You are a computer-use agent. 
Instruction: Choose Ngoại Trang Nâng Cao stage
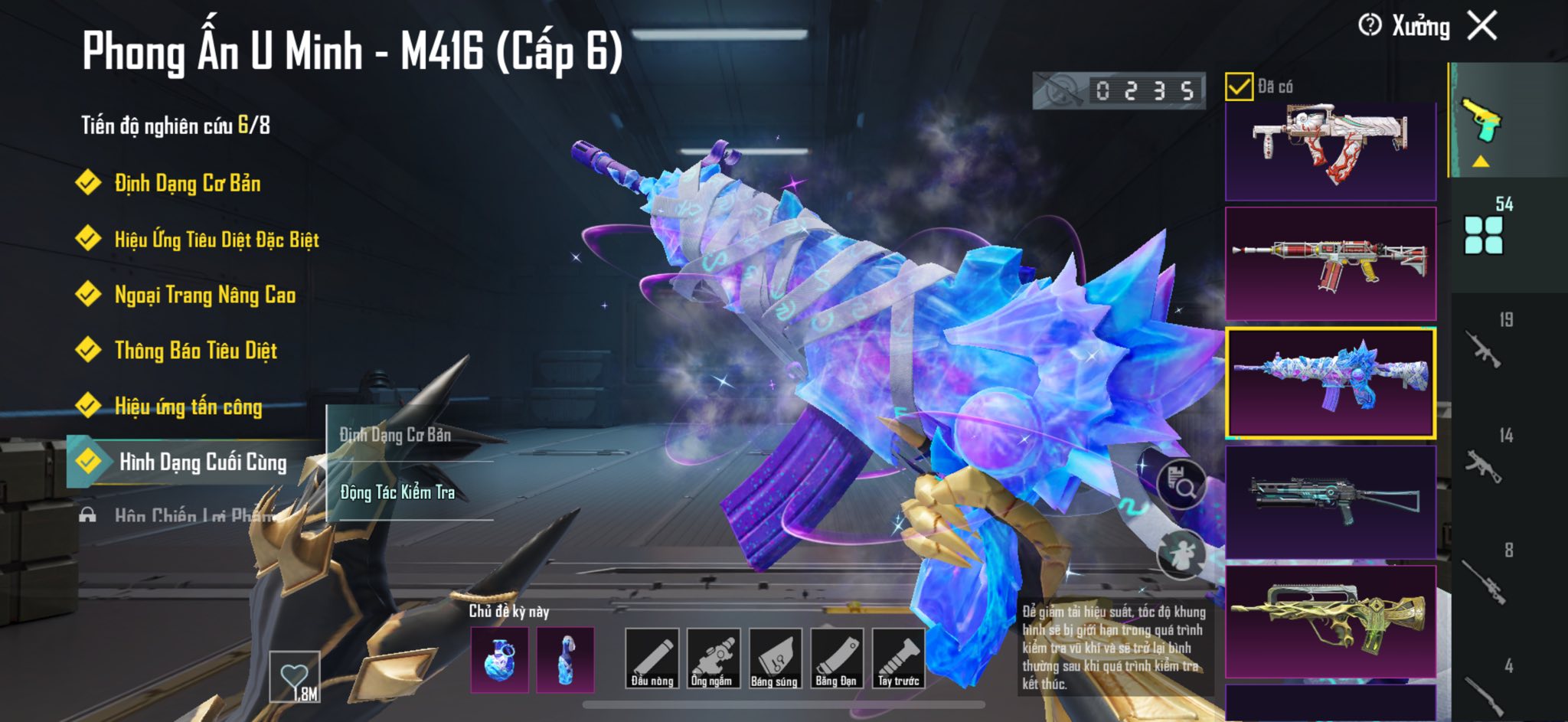204,295
